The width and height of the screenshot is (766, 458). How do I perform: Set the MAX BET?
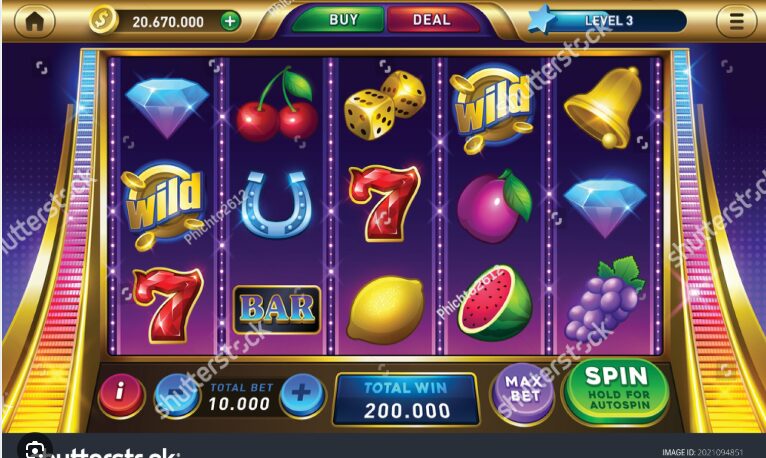coord(525,393)
